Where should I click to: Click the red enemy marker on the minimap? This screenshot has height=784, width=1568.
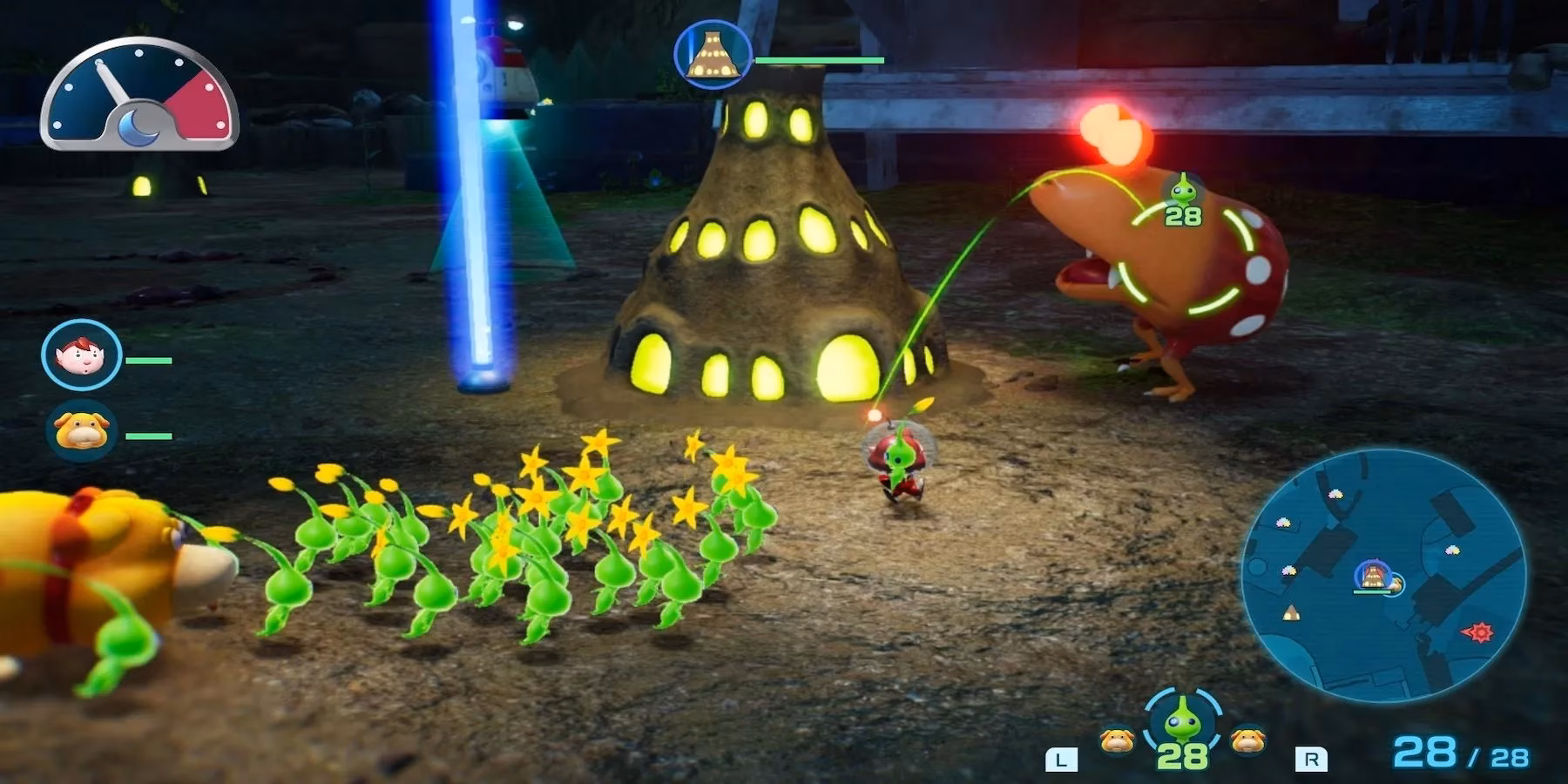[1481, 632]
